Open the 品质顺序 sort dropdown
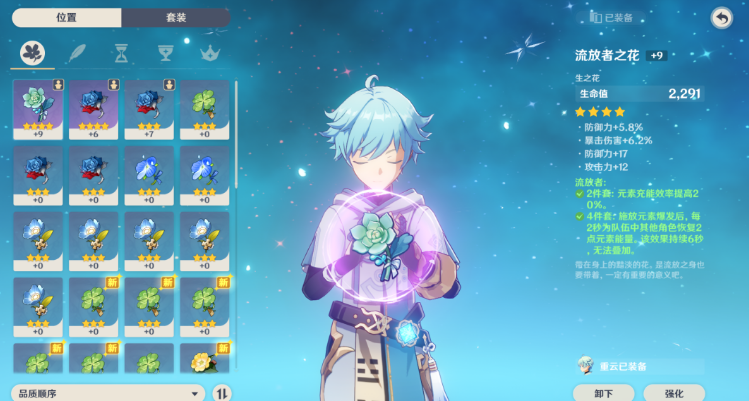This screenshot has height=401, width=749. click(x=108, y=393)
